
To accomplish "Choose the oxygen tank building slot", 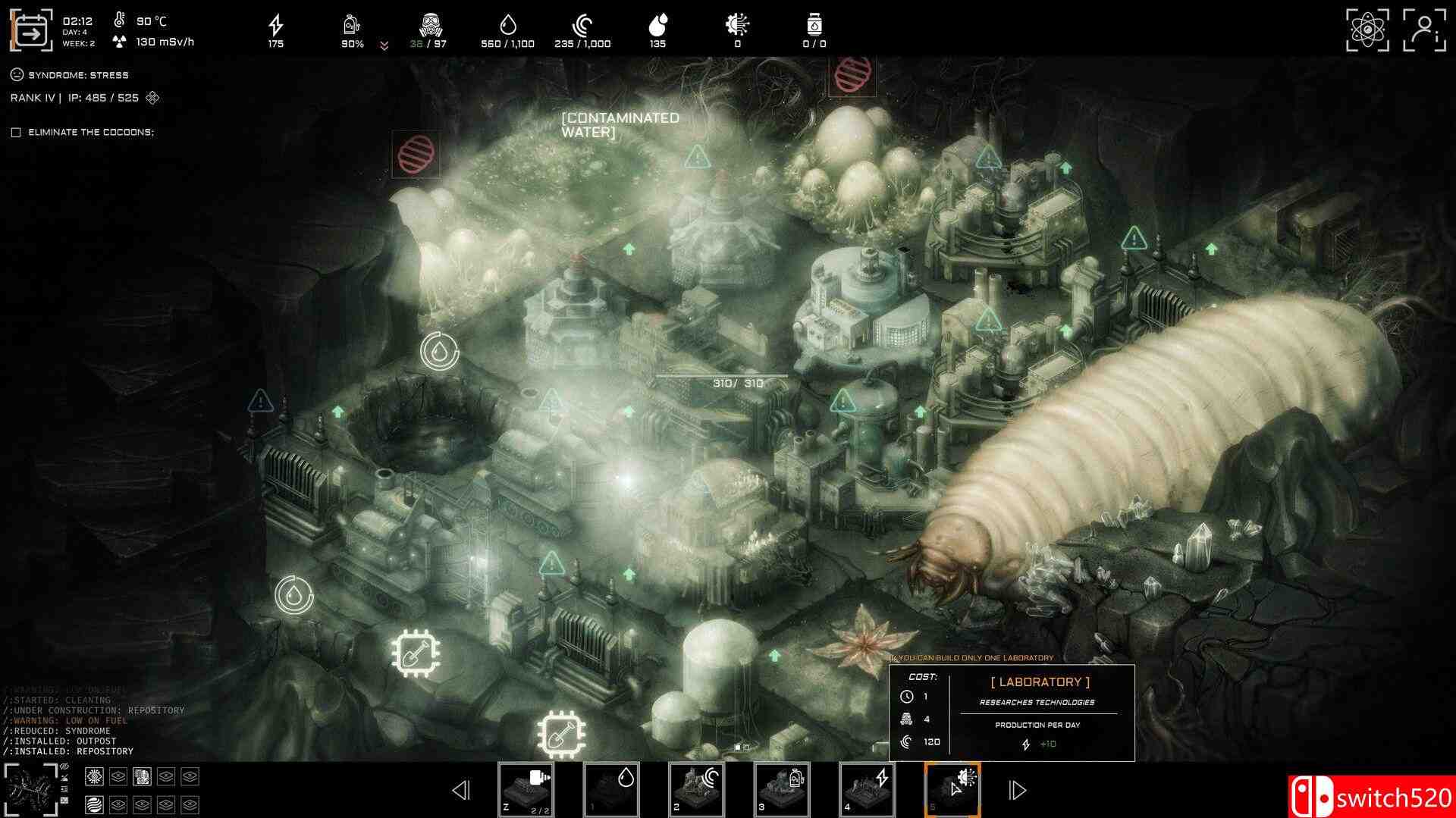I will pyautogui.click(x=782, y=789).
